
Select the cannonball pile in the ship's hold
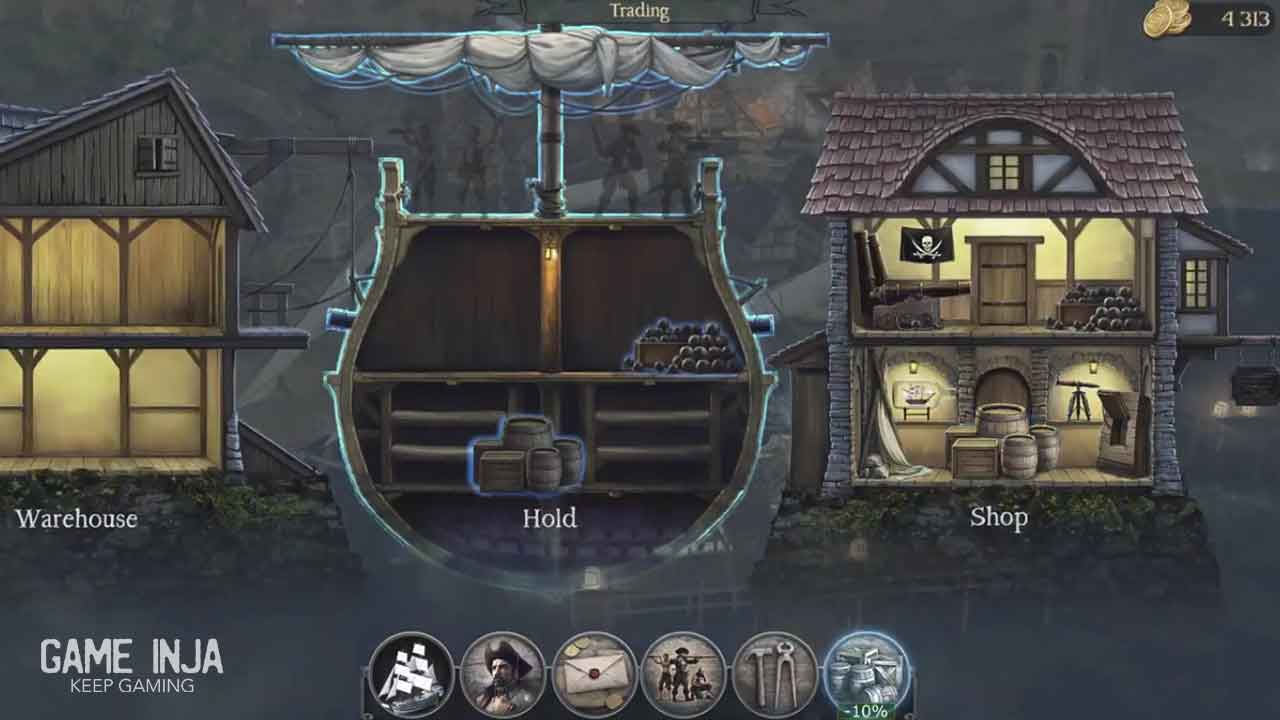pyautogui.click(x=686, y=348)
